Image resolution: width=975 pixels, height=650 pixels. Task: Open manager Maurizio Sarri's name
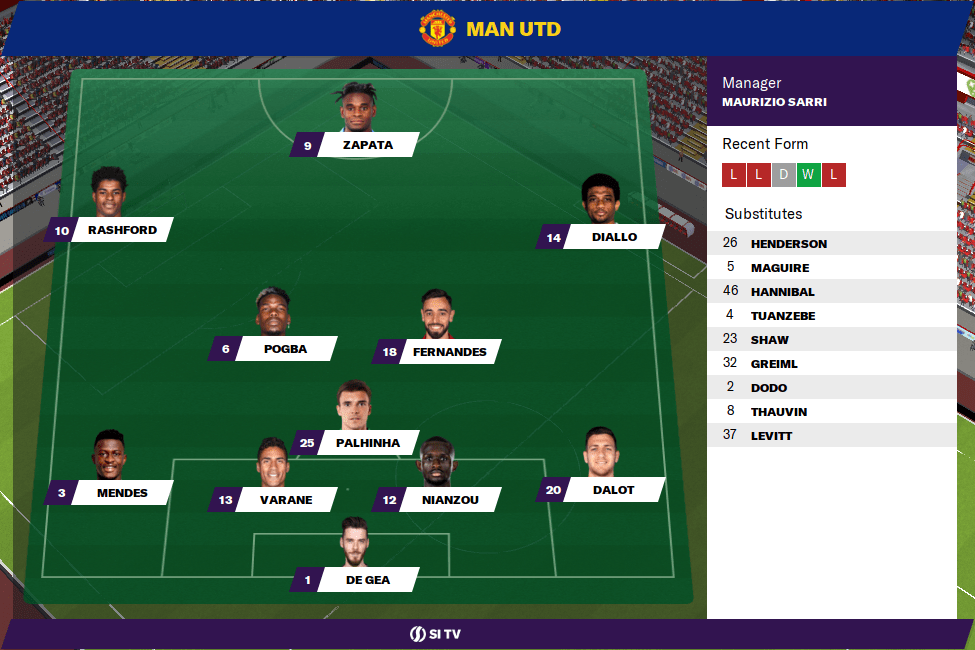click(x=774, y=102)
